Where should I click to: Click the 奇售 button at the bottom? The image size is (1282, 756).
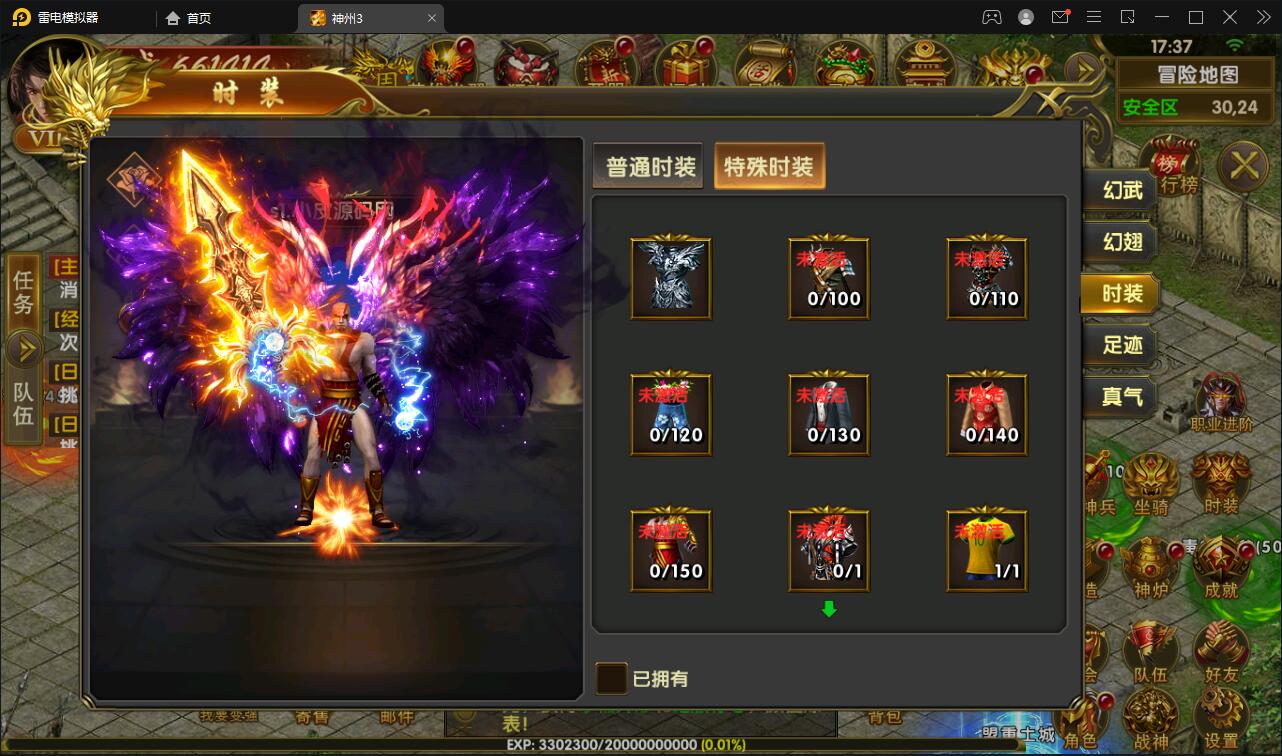(x=311, y=717)
